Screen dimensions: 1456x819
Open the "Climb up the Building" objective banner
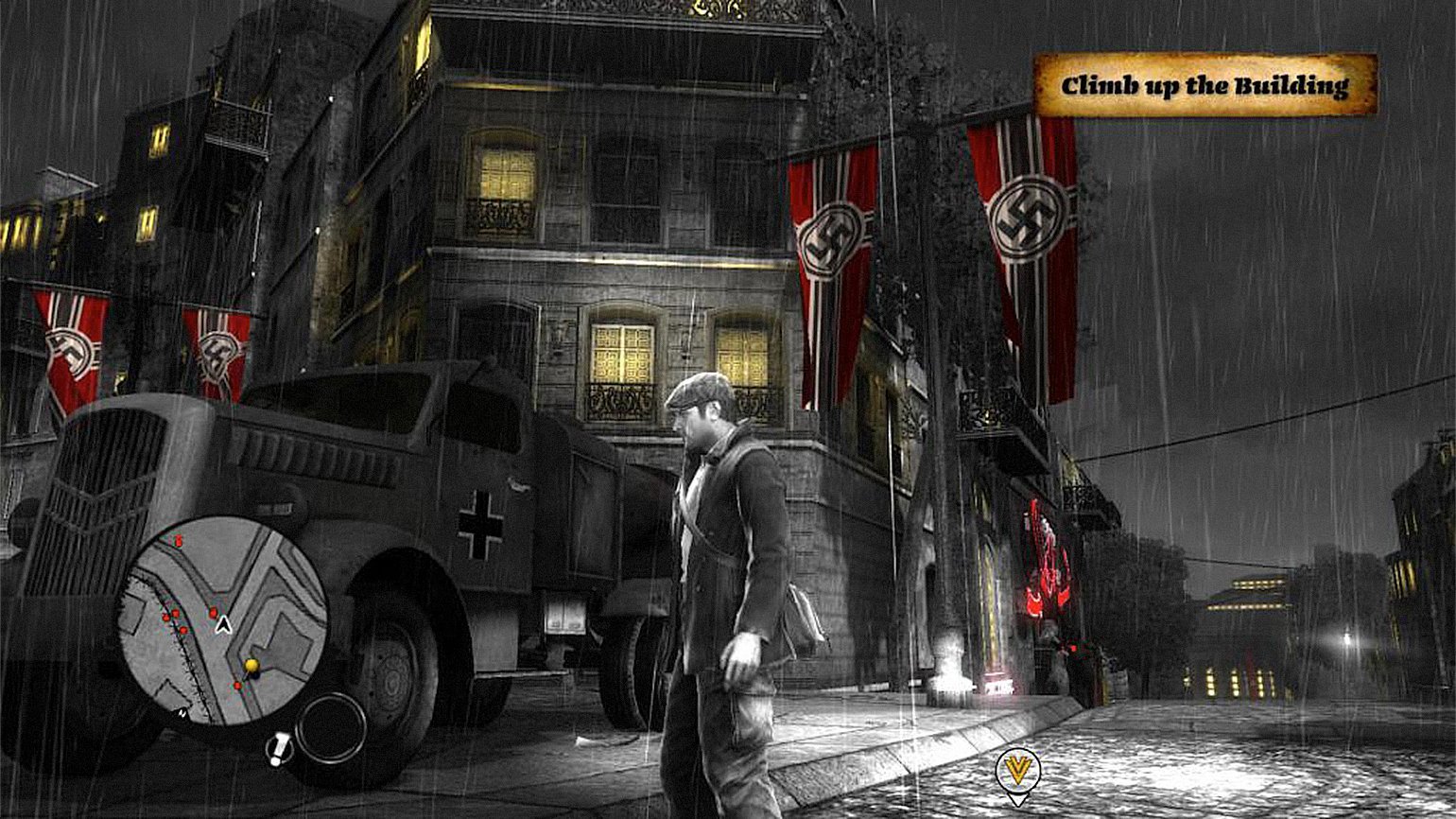click(x=1205, y=85)
